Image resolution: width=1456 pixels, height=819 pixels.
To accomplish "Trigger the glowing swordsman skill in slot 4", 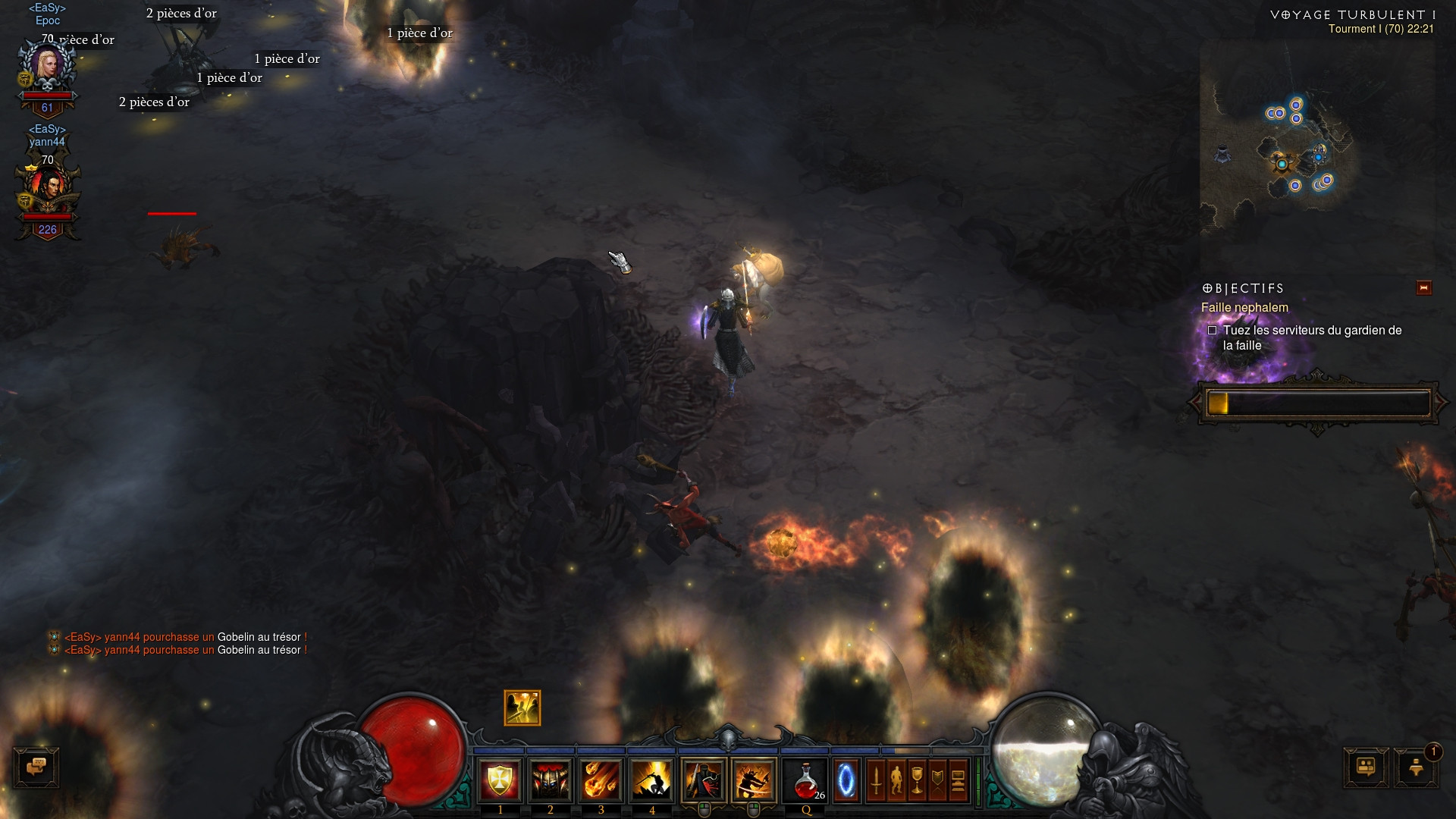I will tap(651, 780).
